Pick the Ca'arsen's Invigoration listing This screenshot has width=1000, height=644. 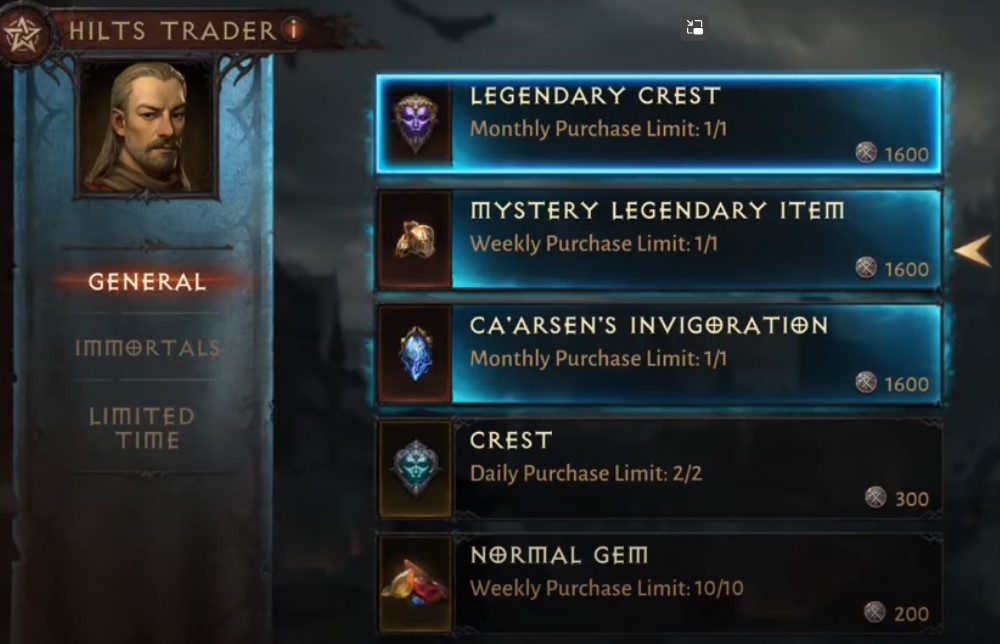pos(658,354)
